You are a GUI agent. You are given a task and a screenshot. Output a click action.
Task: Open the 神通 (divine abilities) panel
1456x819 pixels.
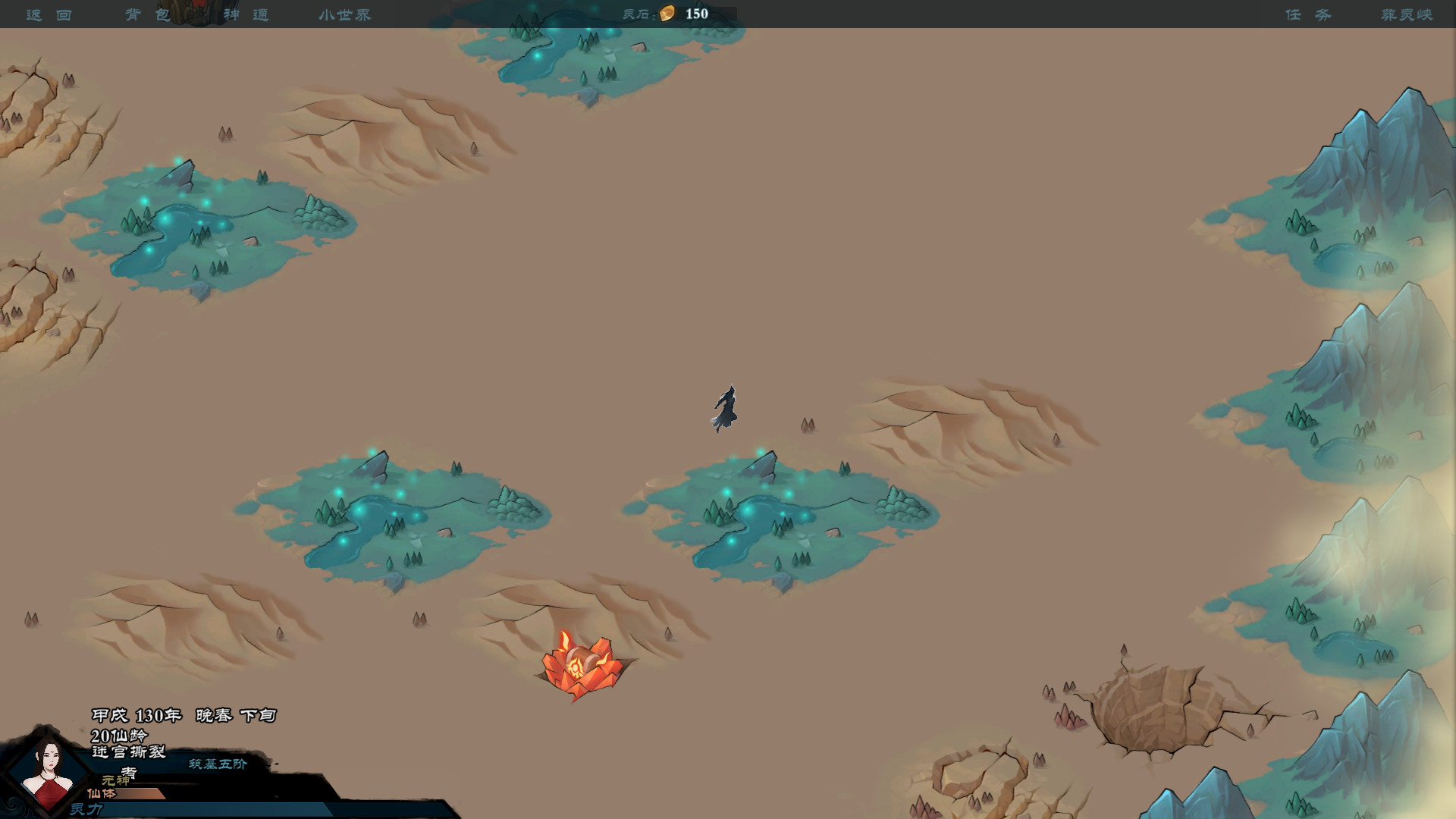tap(248, 14)
